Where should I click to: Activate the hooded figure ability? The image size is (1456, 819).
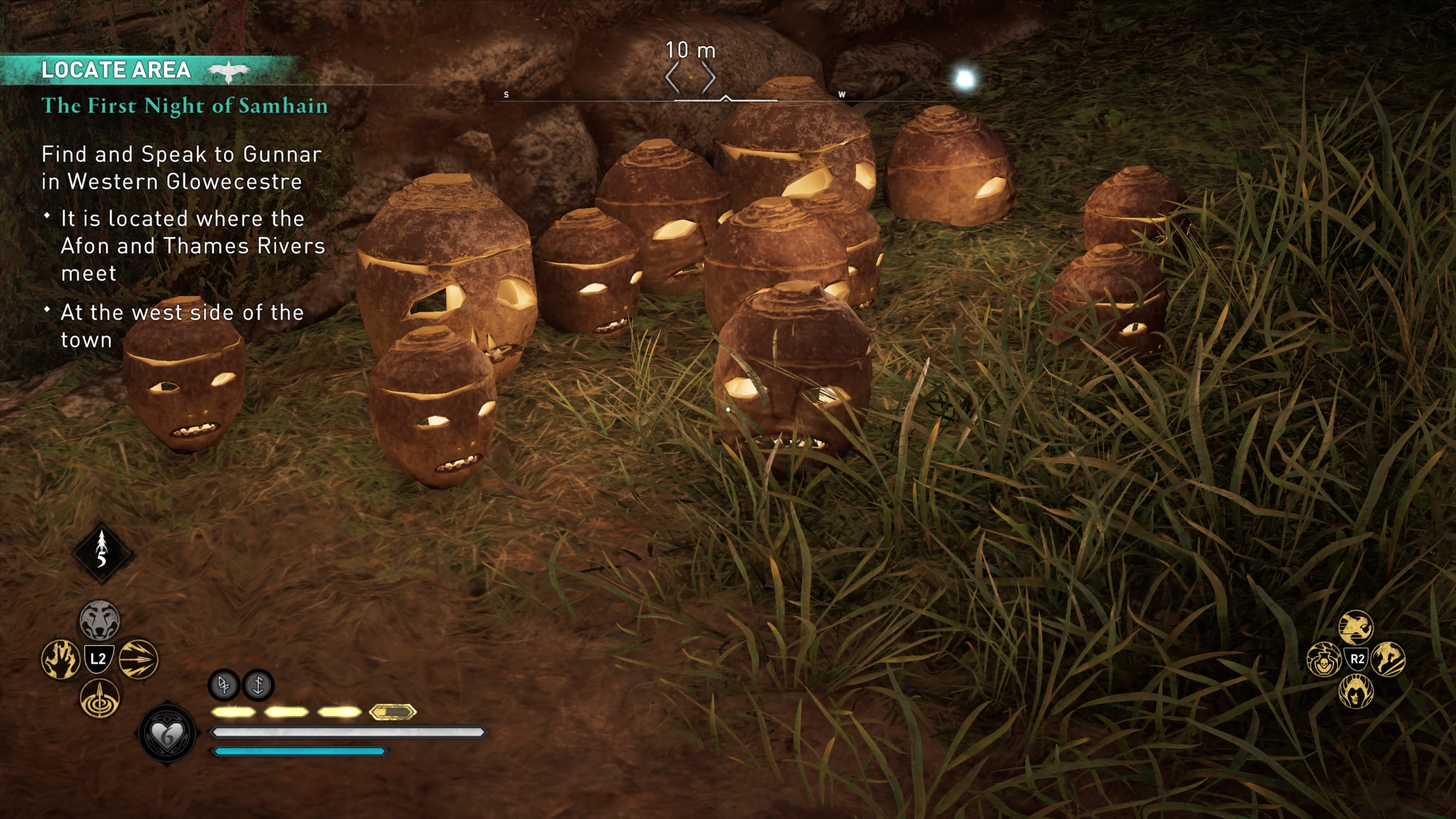(1356, 691)
